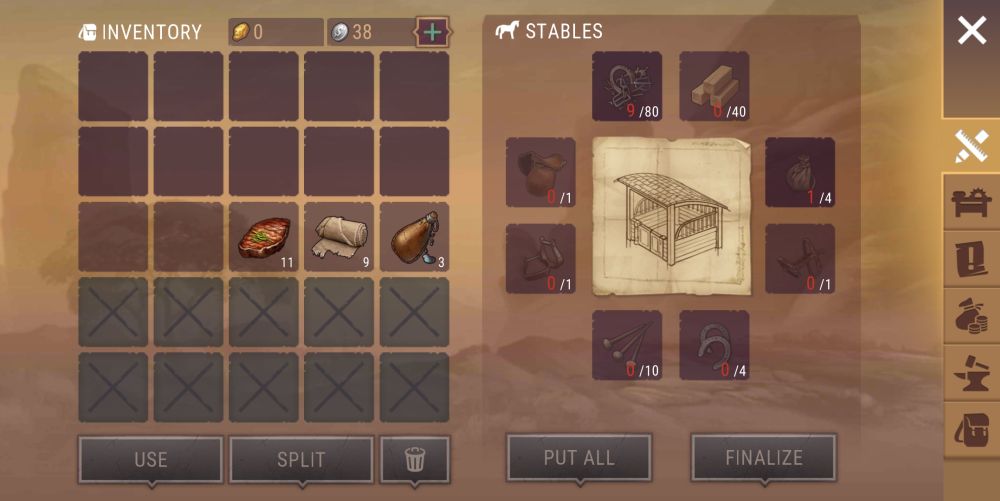Switch to the anvil tab

(971, 373)
